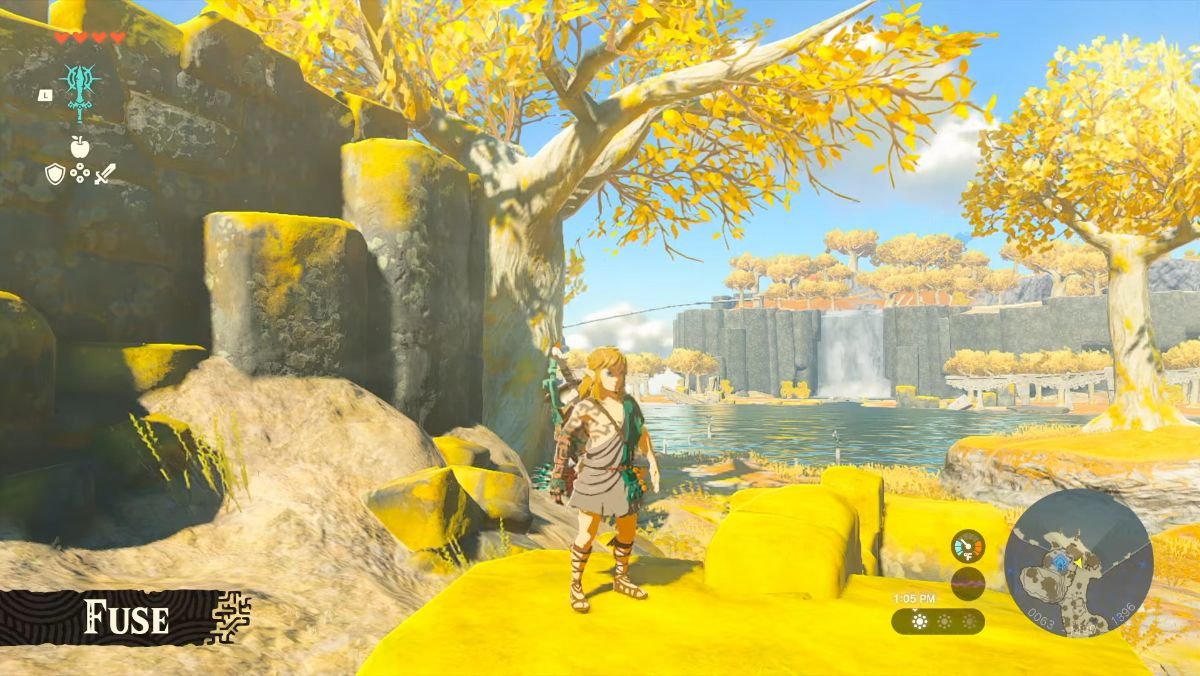The height and width of the screenshot is (676, 1200).
Task: Click the temperature gauge icon
Action: [x=967, y=546]
